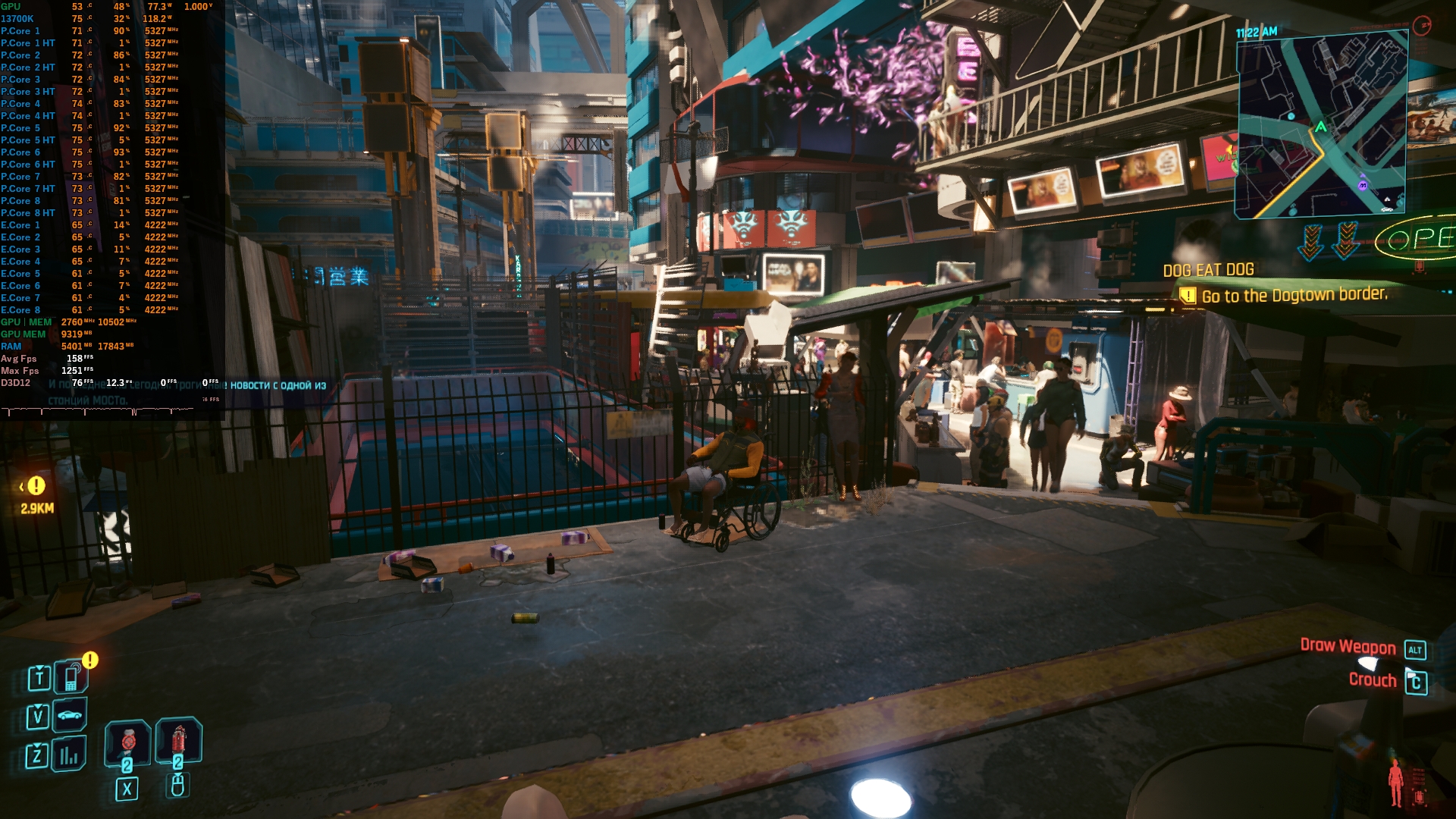
Task: Open the radio equalizer bars icon
Action: pyautogui.click(x=70, y=755)
